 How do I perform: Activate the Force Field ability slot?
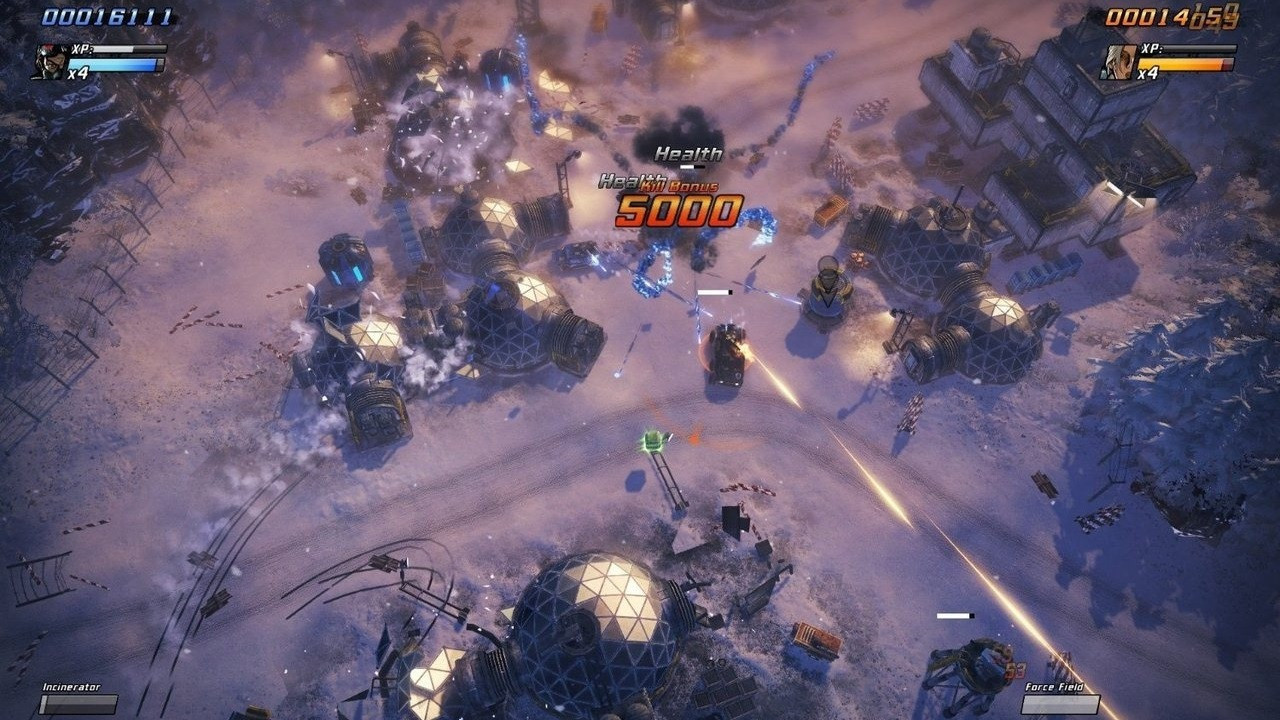1060,703
